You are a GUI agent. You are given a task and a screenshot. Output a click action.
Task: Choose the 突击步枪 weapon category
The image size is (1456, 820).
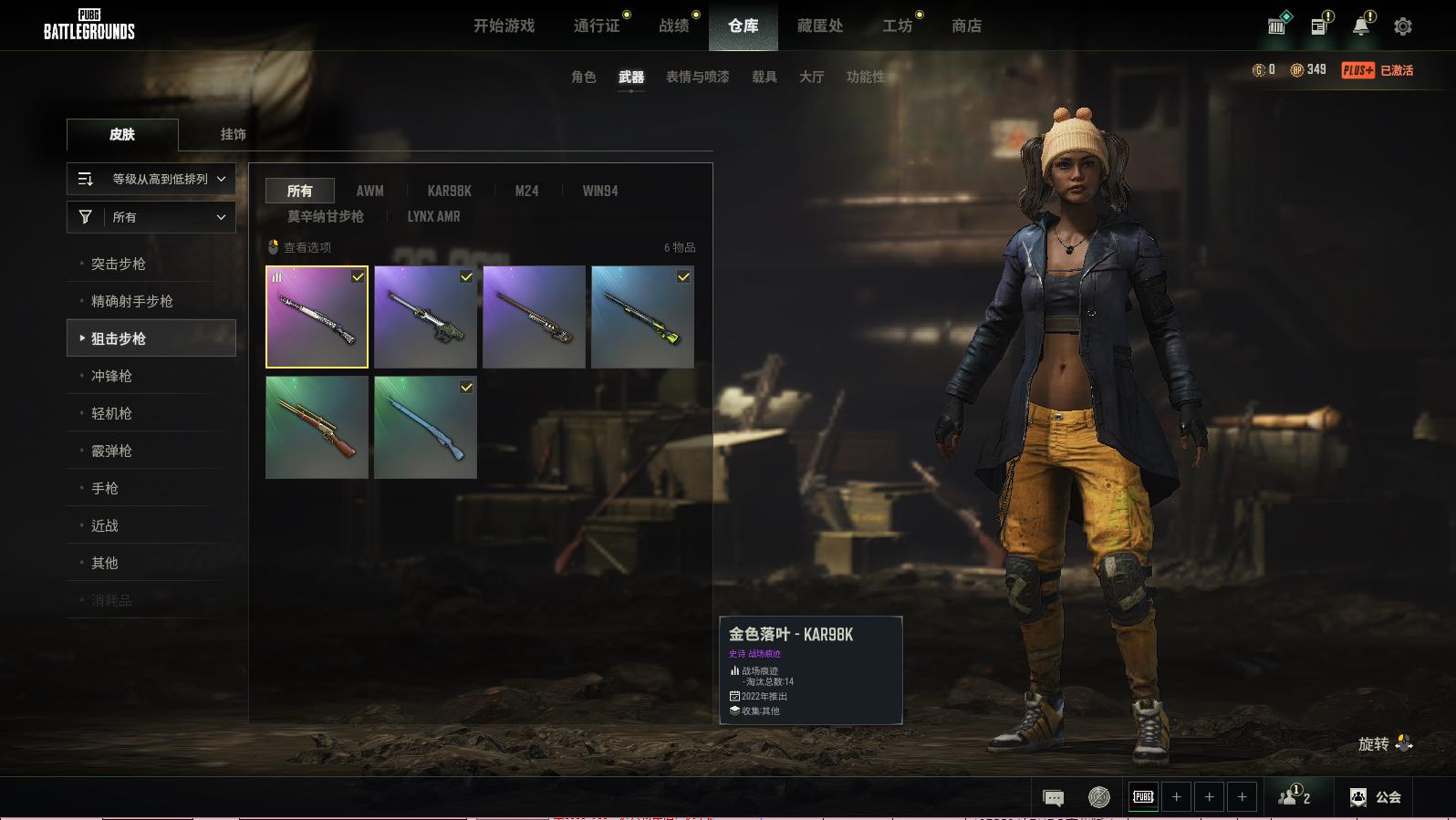click(x=119, y=264)
